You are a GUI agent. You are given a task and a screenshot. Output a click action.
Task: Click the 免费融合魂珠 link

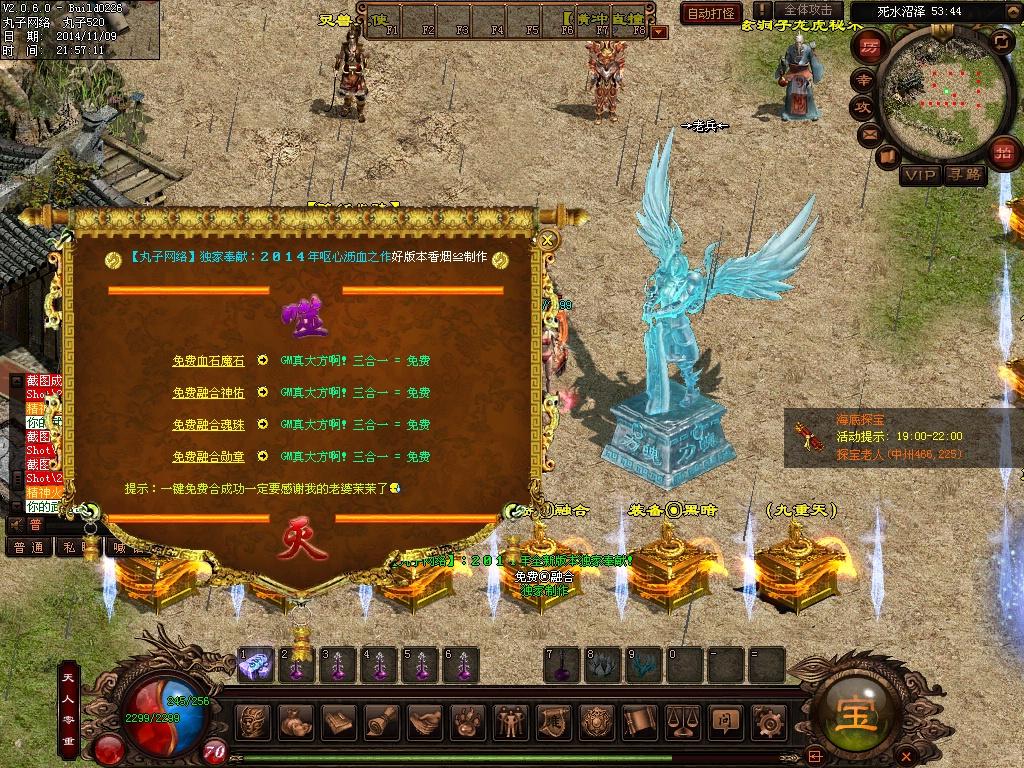click(208, 425)
